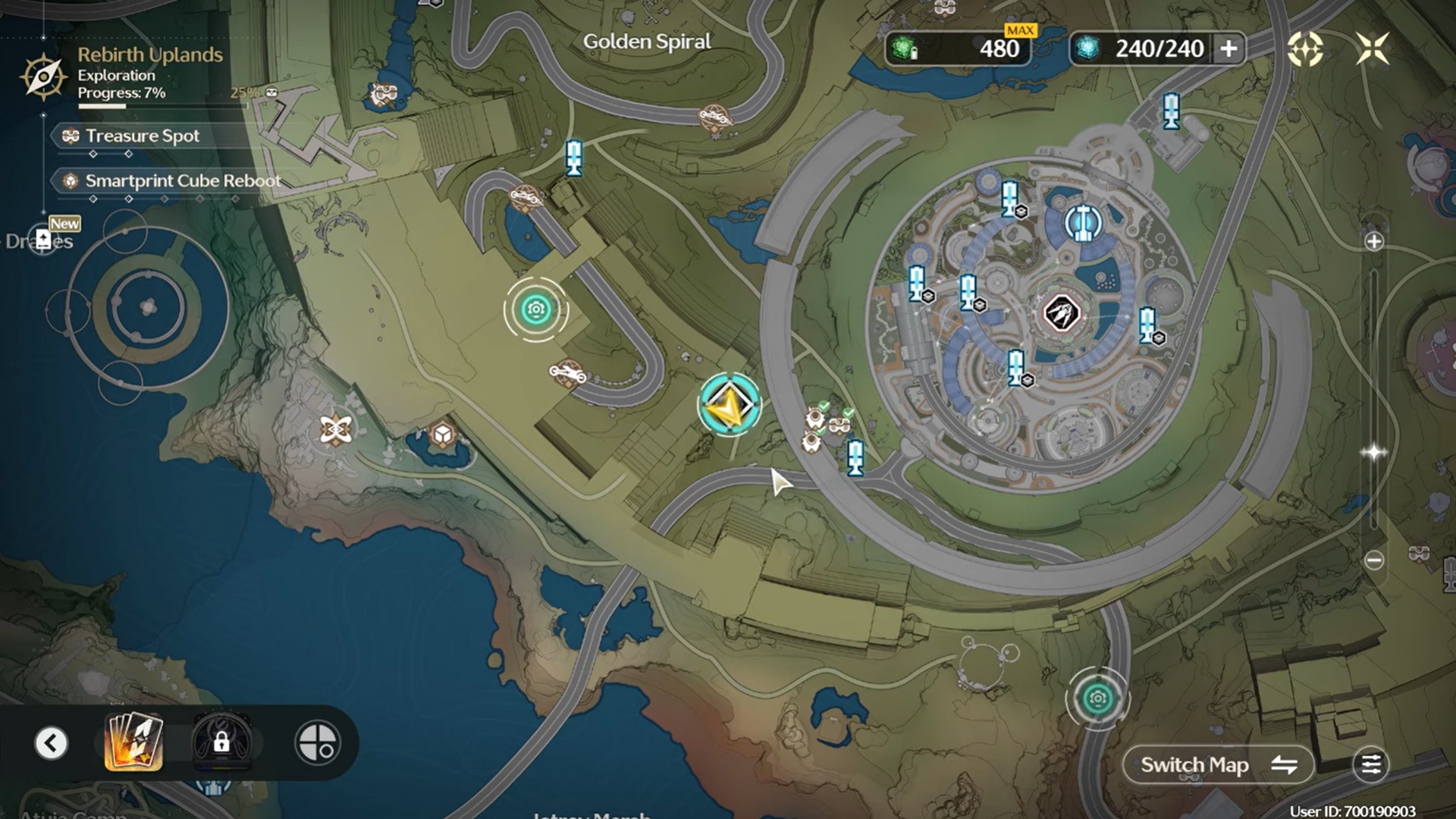
Task: Open the New document notification icon
Action: [x=44, y=240]
